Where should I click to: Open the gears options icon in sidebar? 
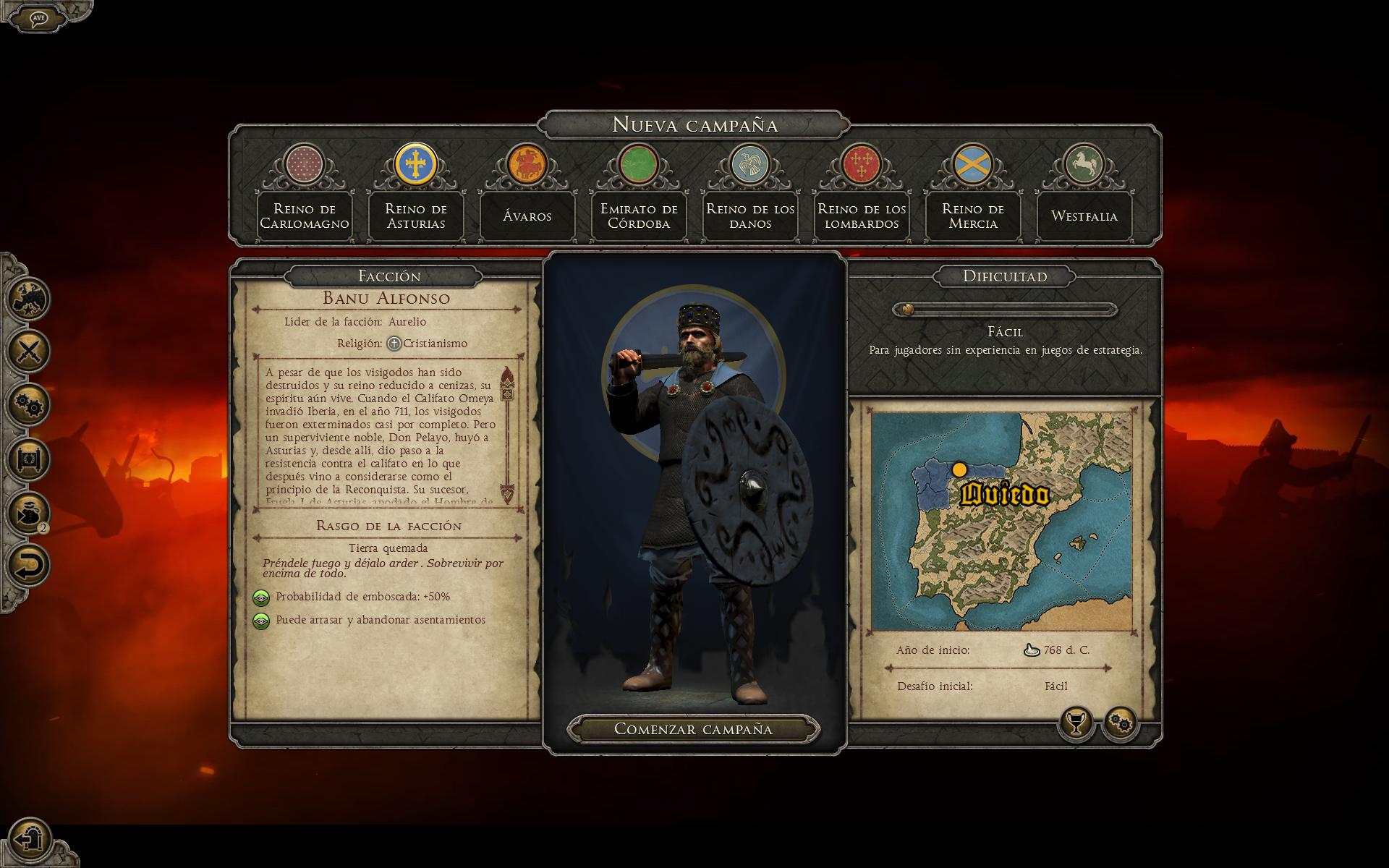pyautogui.click(x=29, y=404)
